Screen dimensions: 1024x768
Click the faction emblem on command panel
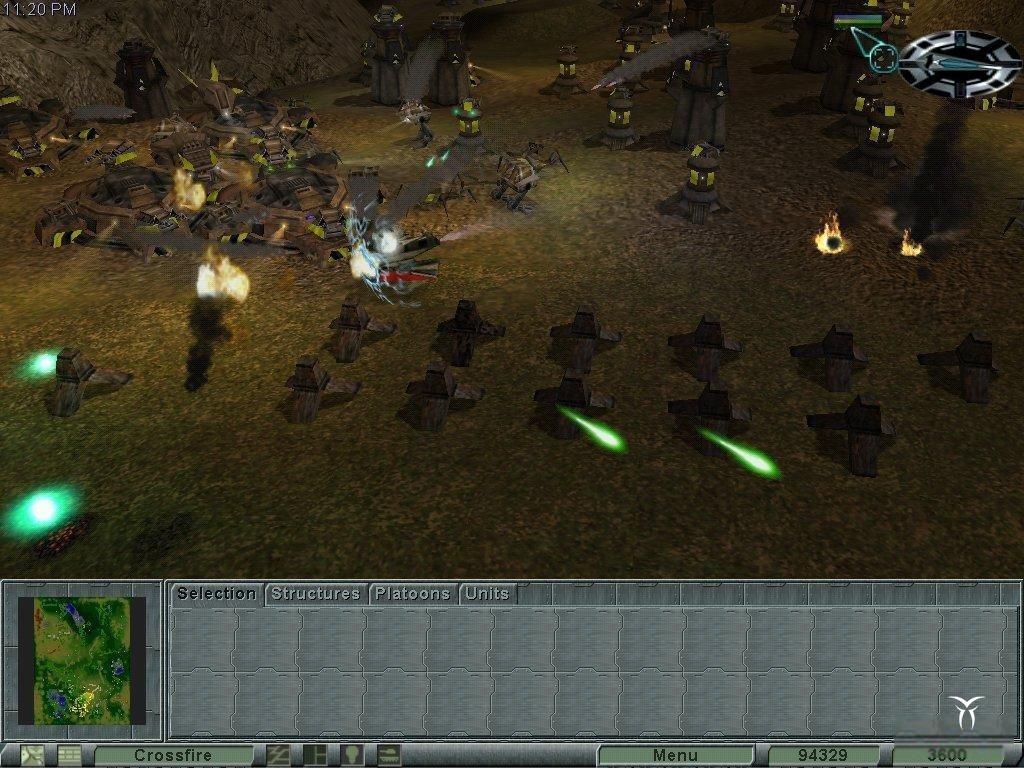point(968,711)
